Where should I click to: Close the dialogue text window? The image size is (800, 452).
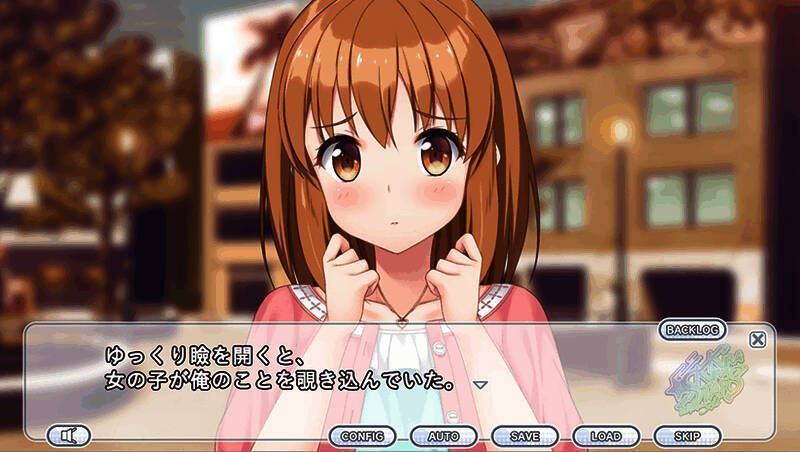click(757, 339)
